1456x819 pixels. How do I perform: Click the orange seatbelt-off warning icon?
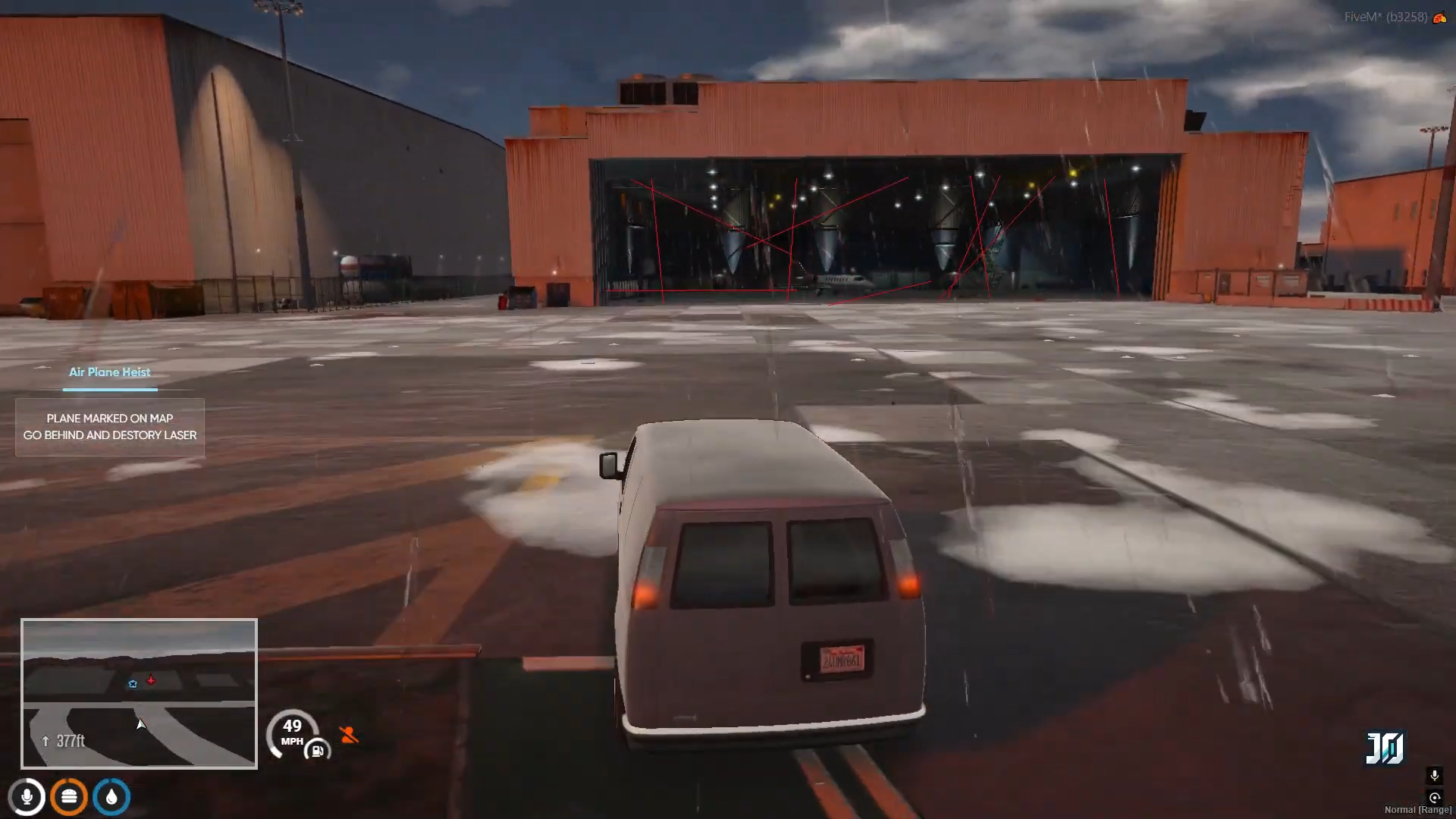point(349,734)
